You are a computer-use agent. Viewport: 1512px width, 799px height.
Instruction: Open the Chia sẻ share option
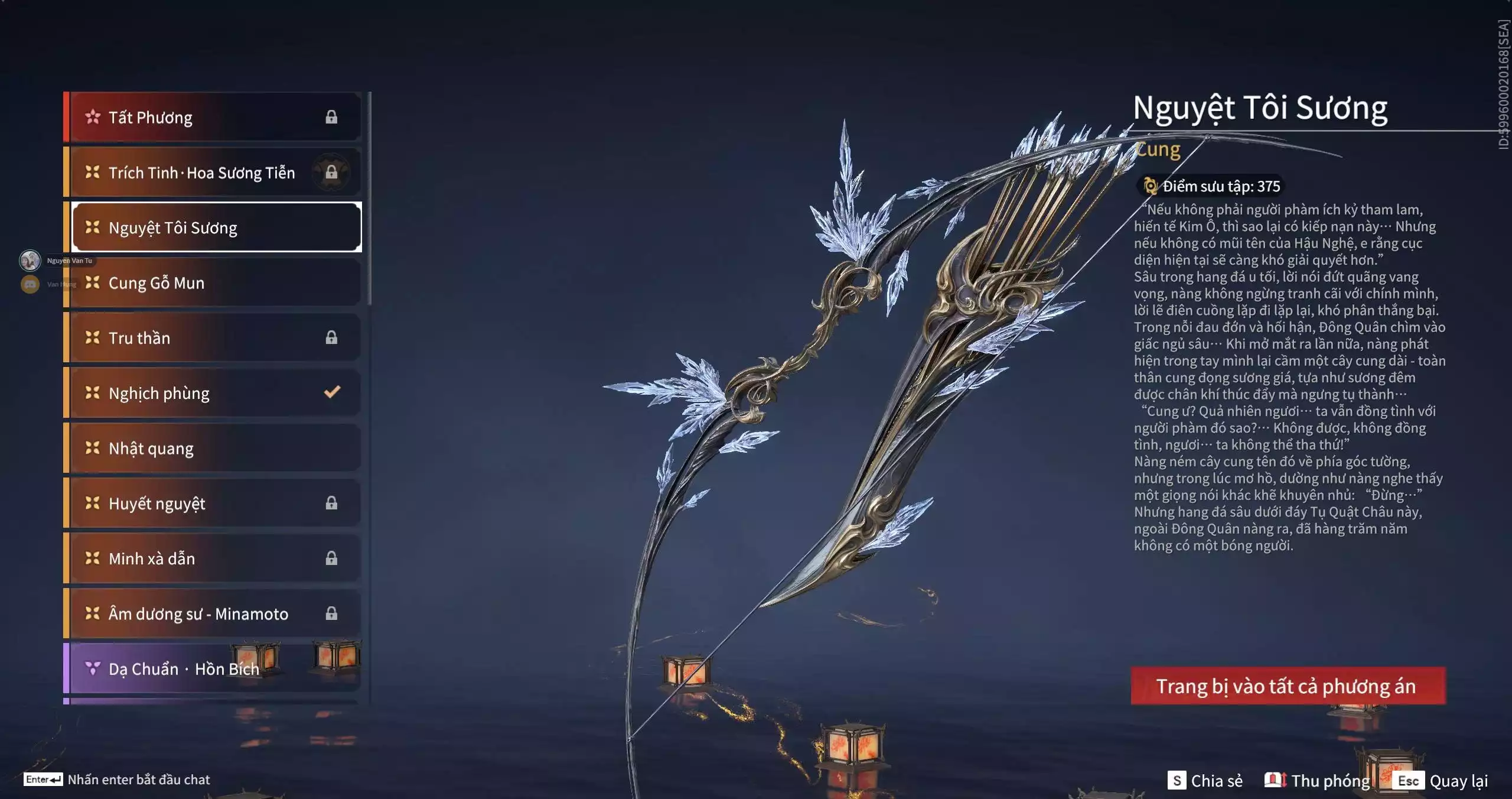(x=1205, y=781)
